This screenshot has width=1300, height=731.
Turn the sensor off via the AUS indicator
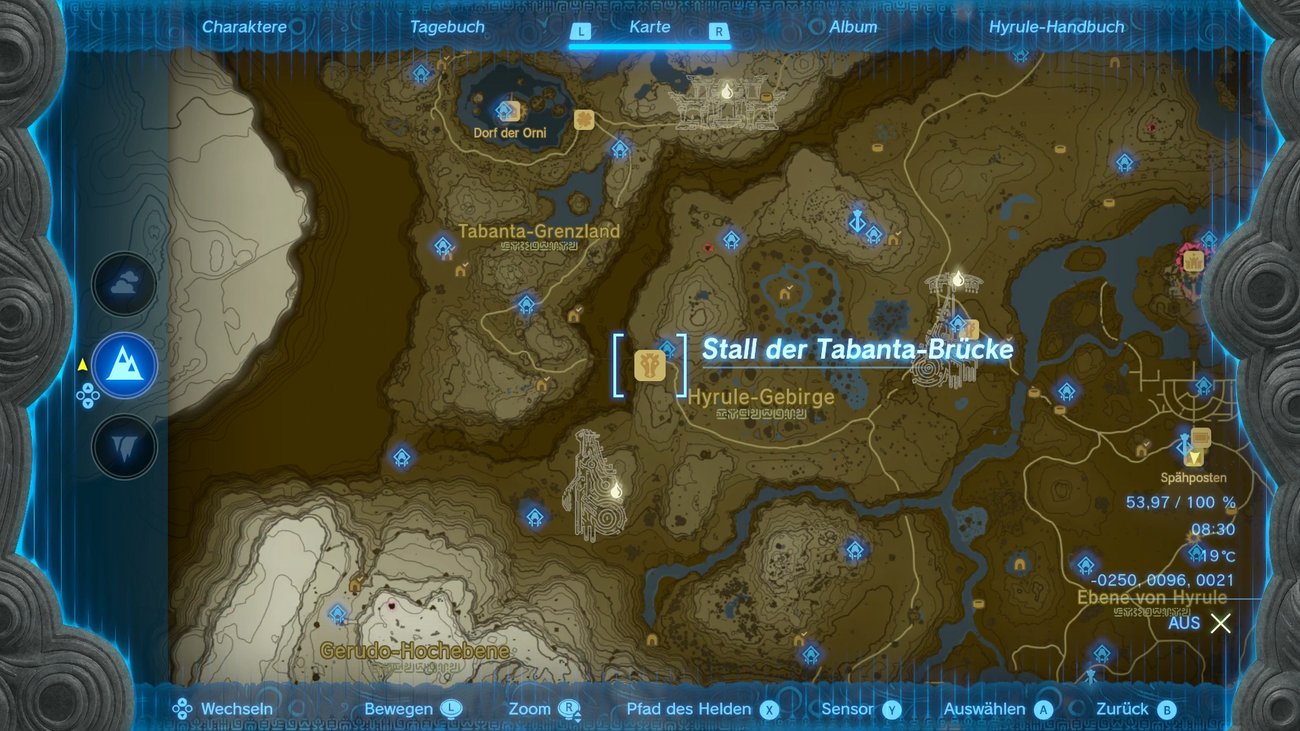(1184, 622)
